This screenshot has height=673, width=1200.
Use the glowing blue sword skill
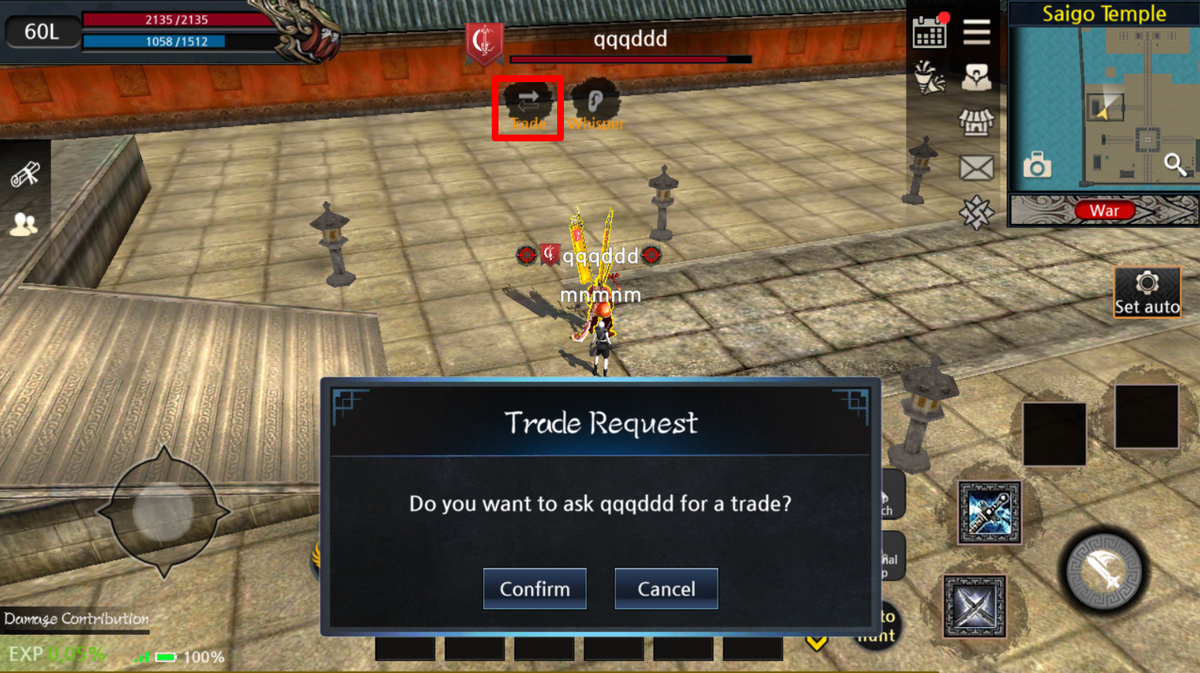tap(989, 513)
